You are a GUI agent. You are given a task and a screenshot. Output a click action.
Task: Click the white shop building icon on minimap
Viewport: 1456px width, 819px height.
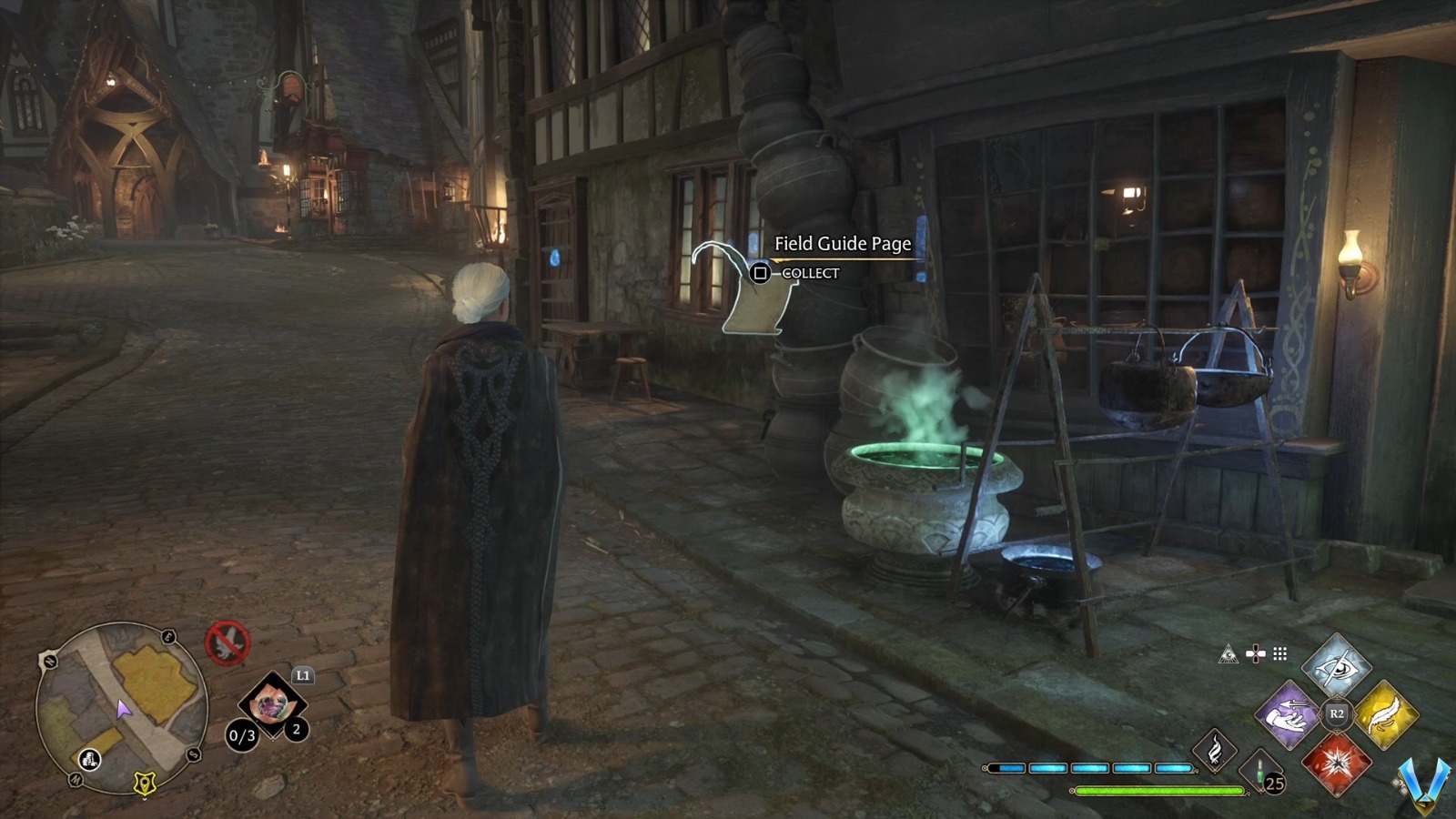click(89, 760)
